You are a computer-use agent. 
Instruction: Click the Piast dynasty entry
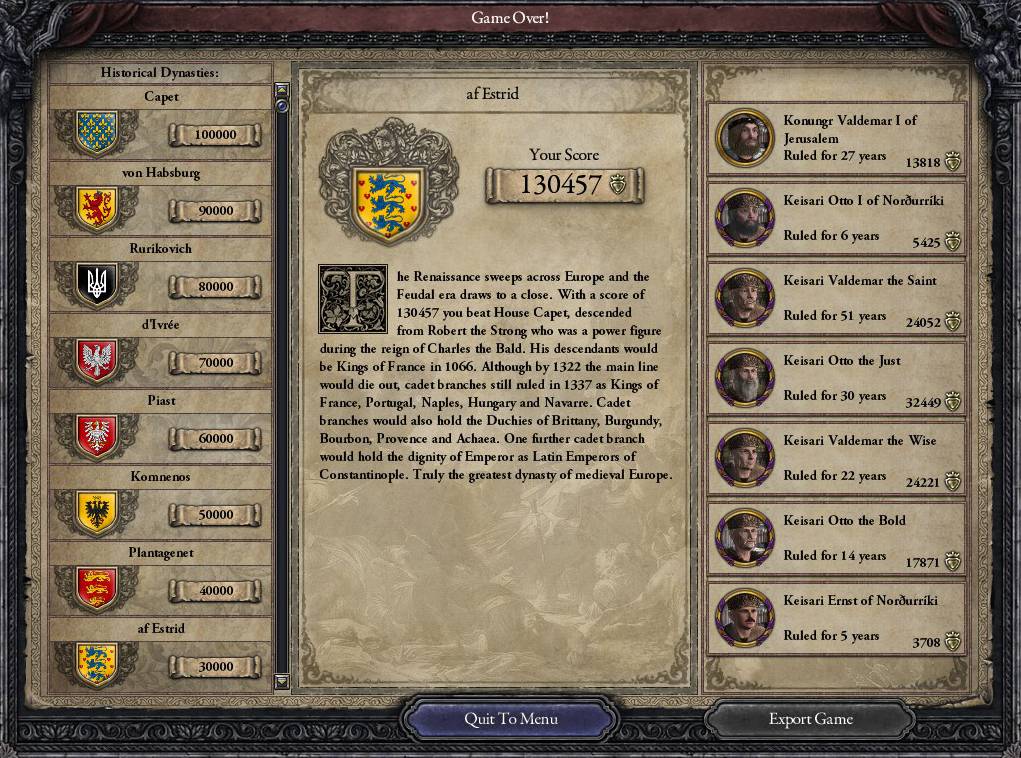(x=161, y=428)
